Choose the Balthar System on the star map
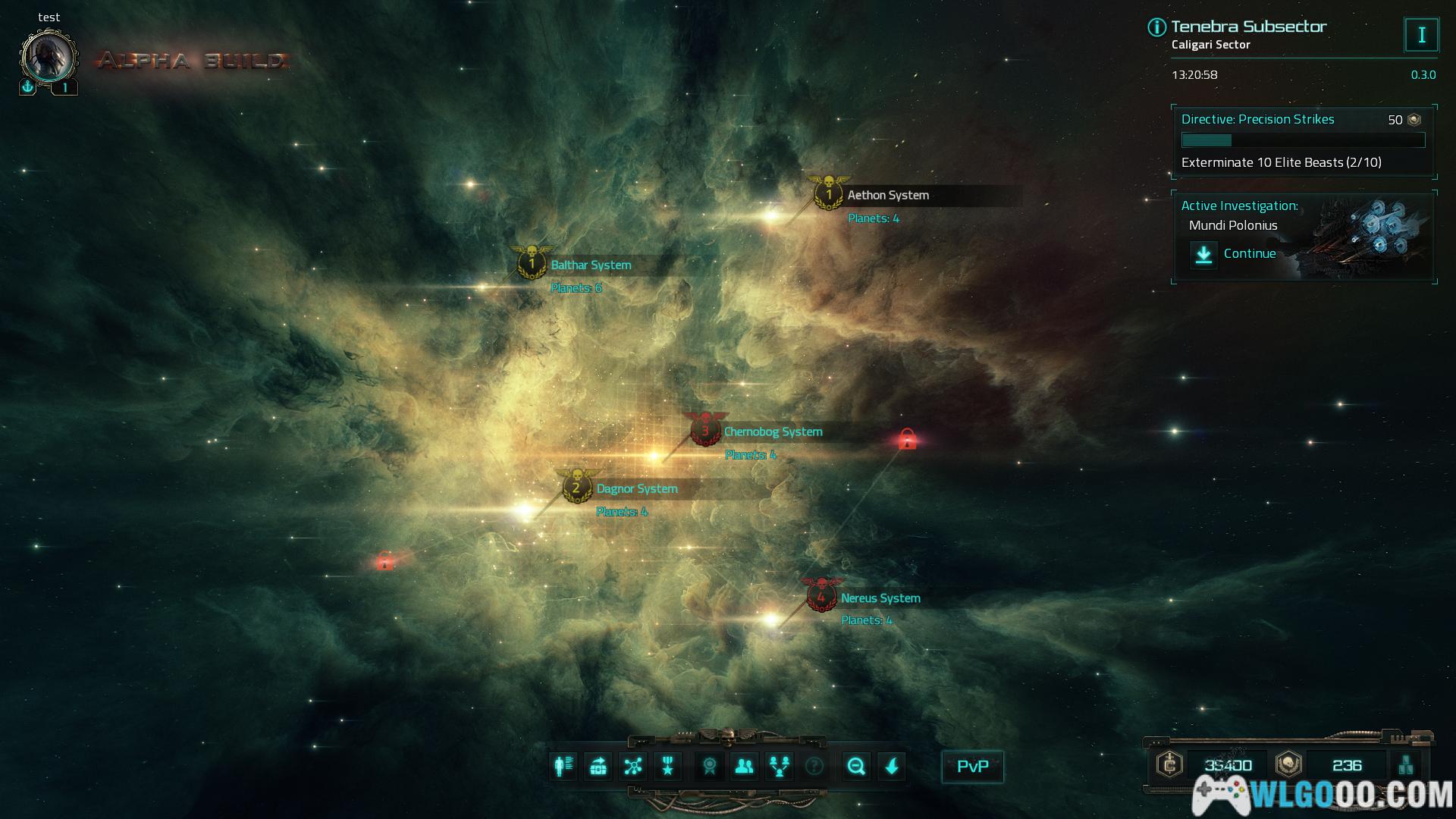Image resolution: width=1456 pixels, height=819 pixels. click(532, 264)
